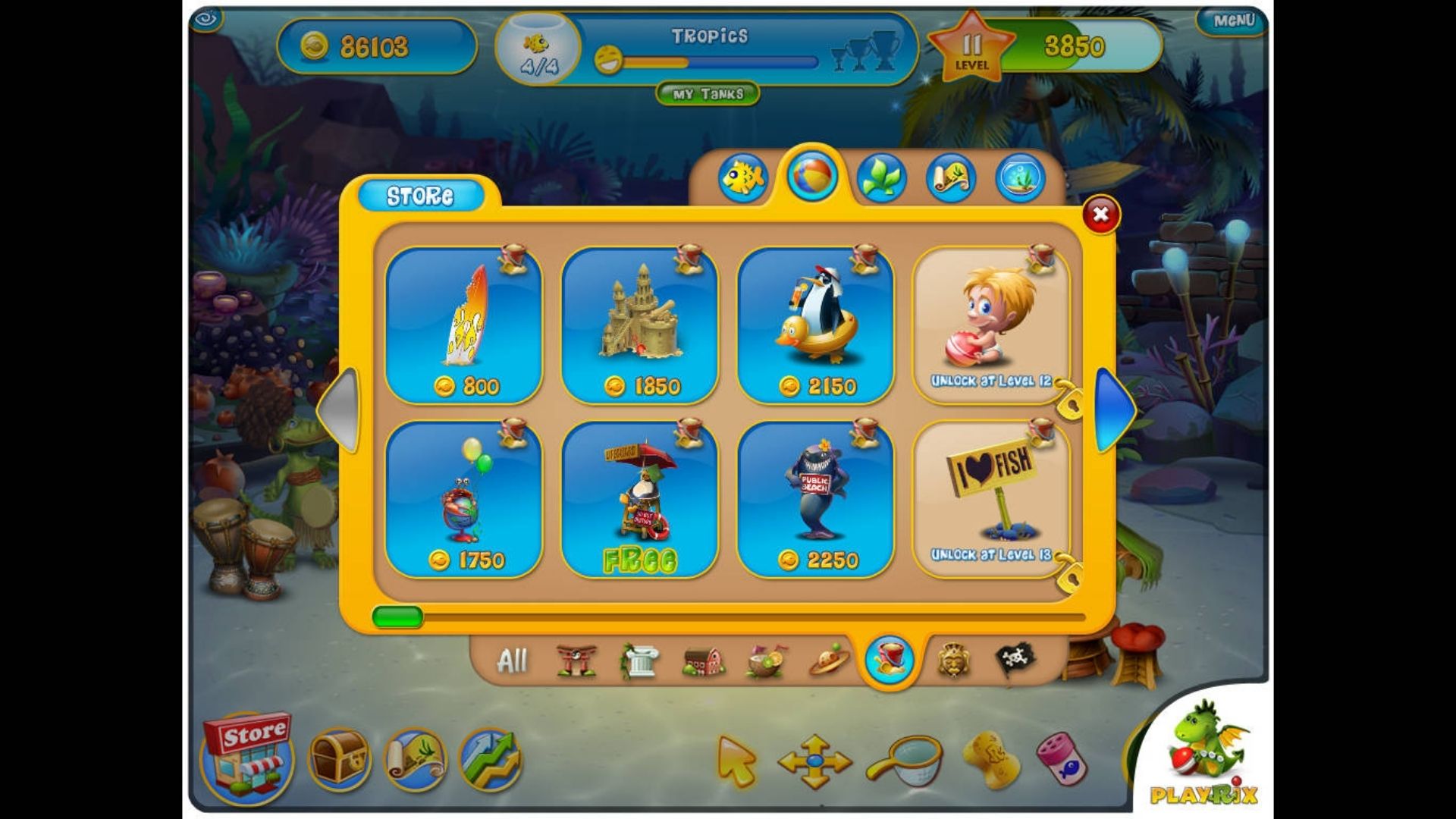This screenshot has height=819, width=1456.
Task: Open the plants tab with green seaweed
Action: click(881, 178)
